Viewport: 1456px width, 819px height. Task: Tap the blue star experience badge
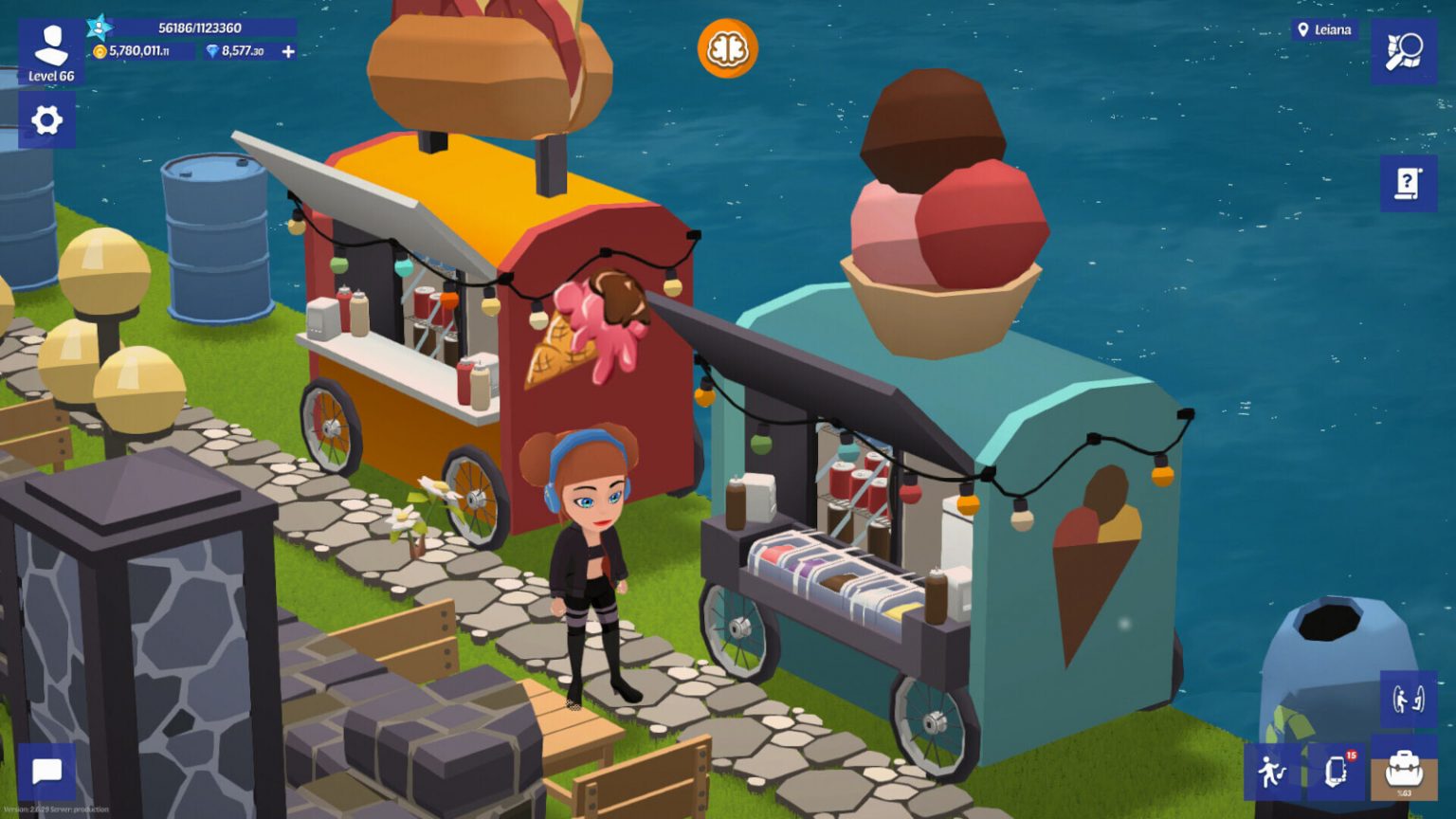[x=99, y=27]
